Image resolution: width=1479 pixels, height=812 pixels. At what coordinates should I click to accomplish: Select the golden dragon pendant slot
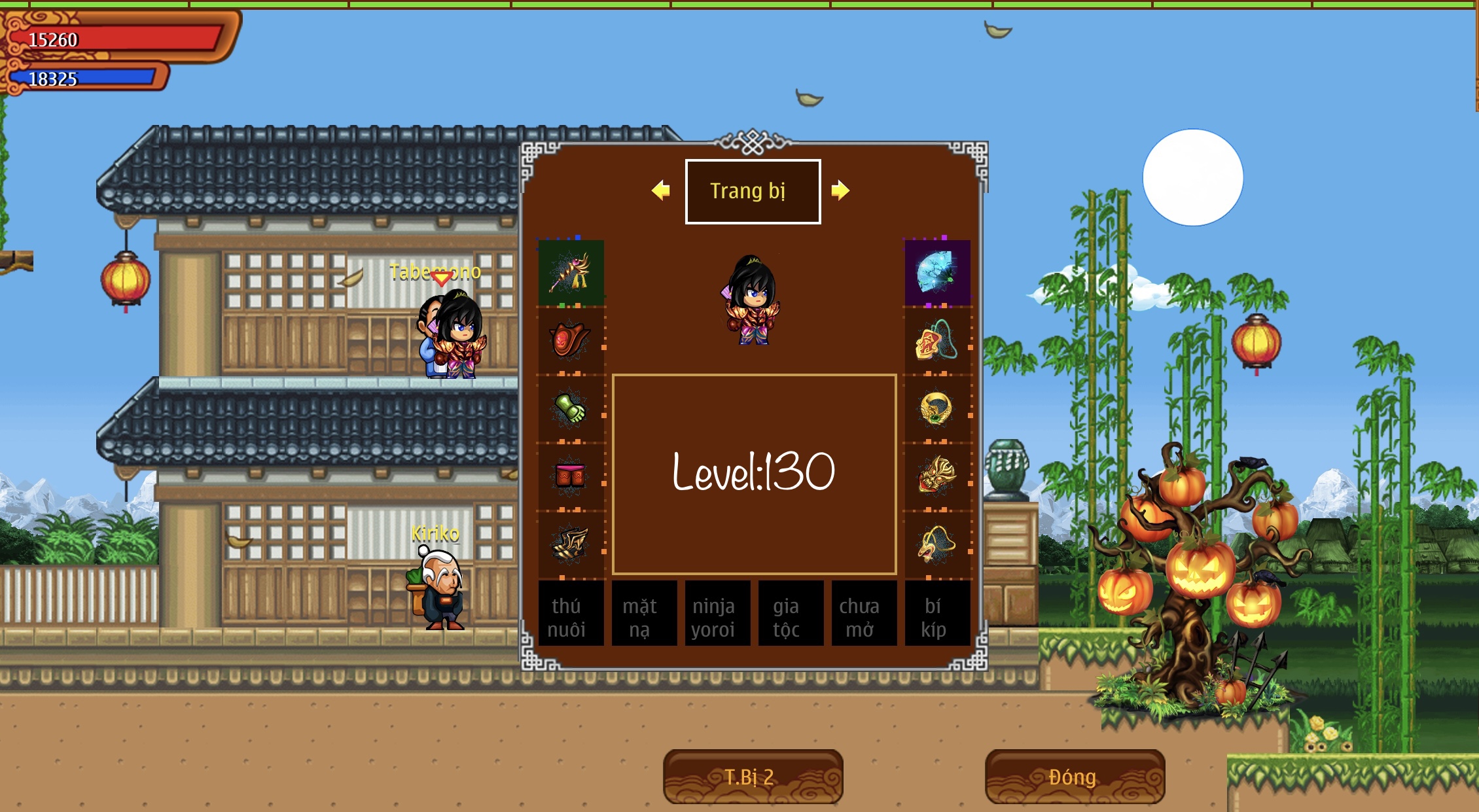pos(936,544)
